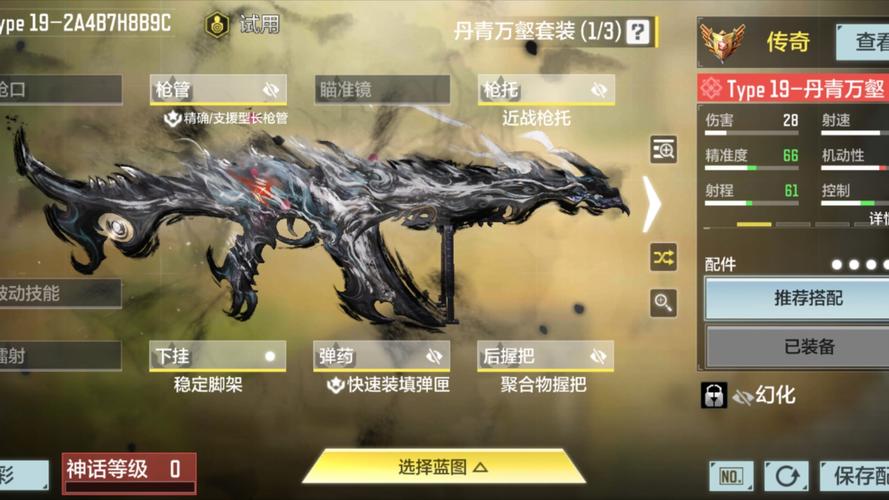
Task: Open the 弹药 ammunition slot
Action: [382, 356]
